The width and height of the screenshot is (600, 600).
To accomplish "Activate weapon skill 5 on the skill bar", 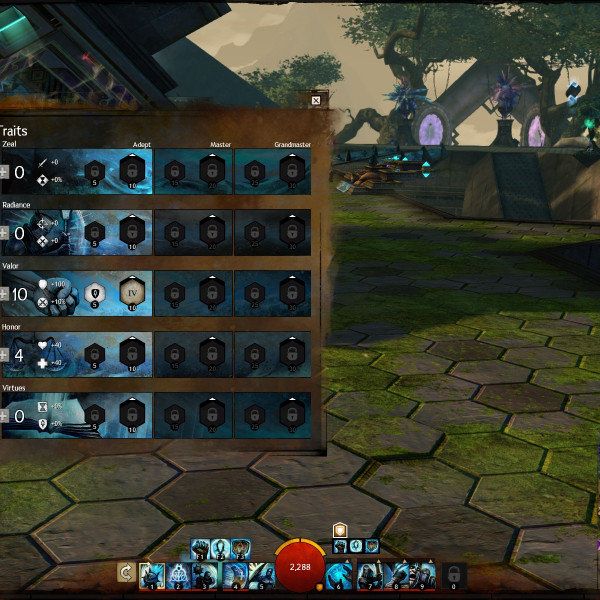I will 260,573.
